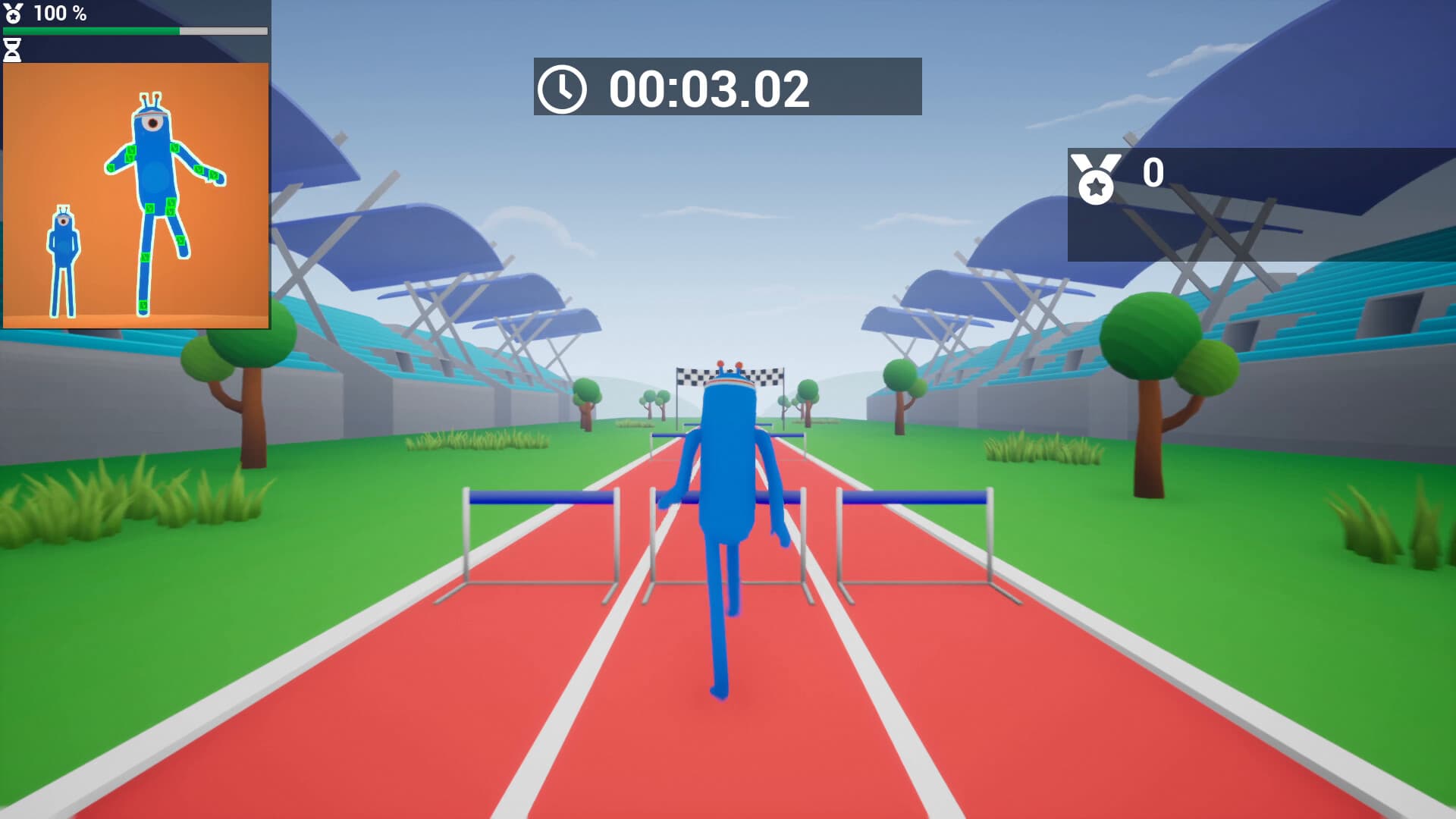
Task: Click the white hourglass below the progress bar
Action: point(11,49)
